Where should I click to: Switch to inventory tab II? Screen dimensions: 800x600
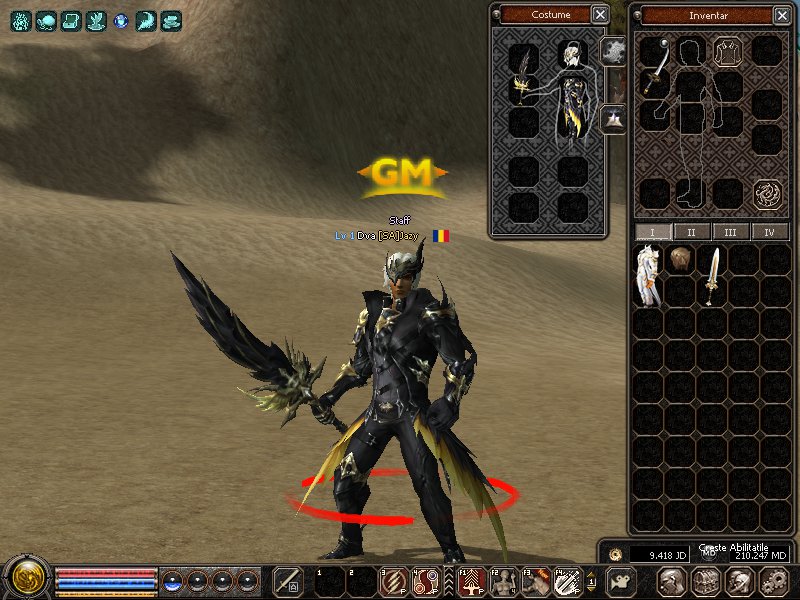pyautogui.click(x=691, y=232)
